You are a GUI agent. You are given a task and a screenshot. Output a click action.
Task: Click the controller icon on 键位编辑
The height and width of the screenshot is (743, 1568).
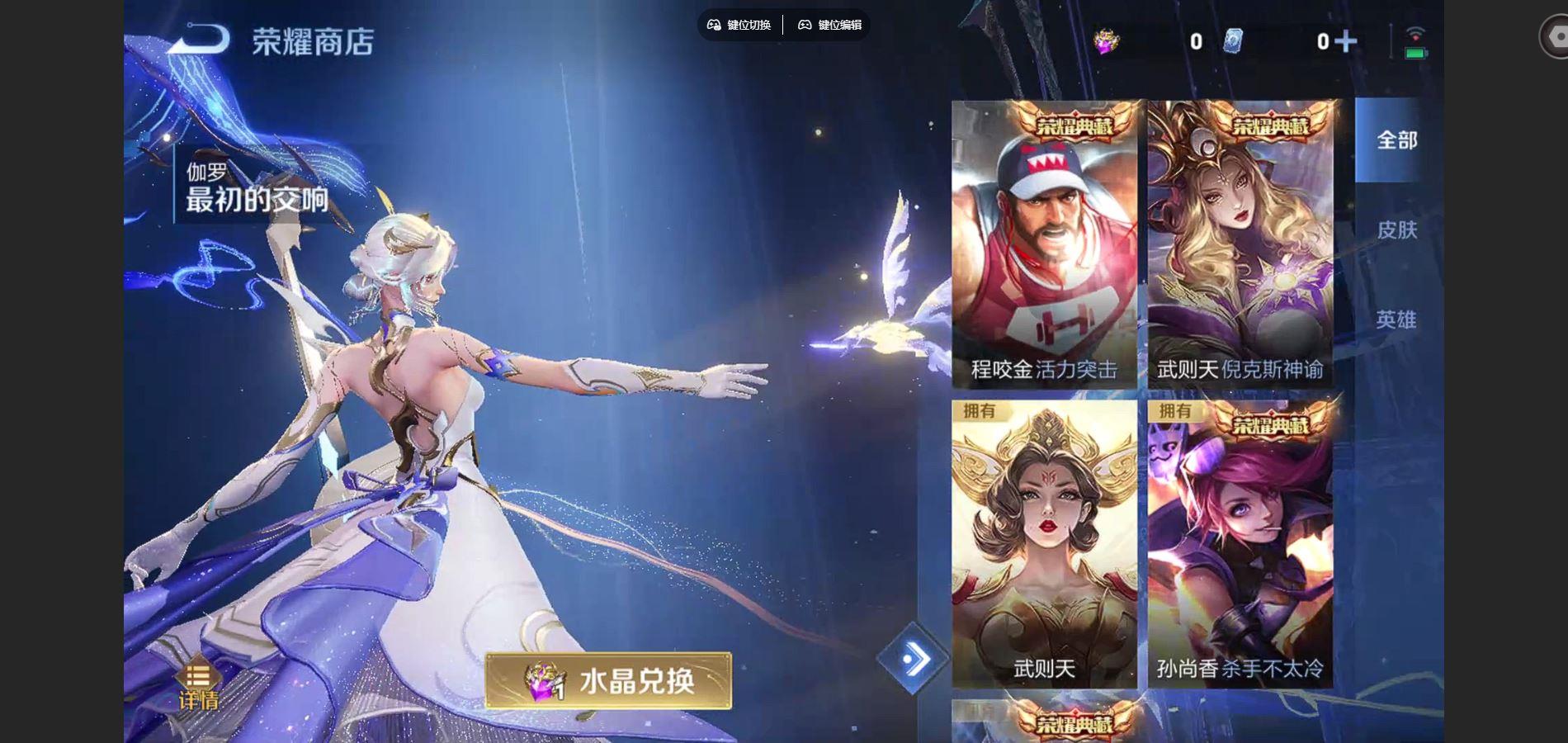pos(805,25)
